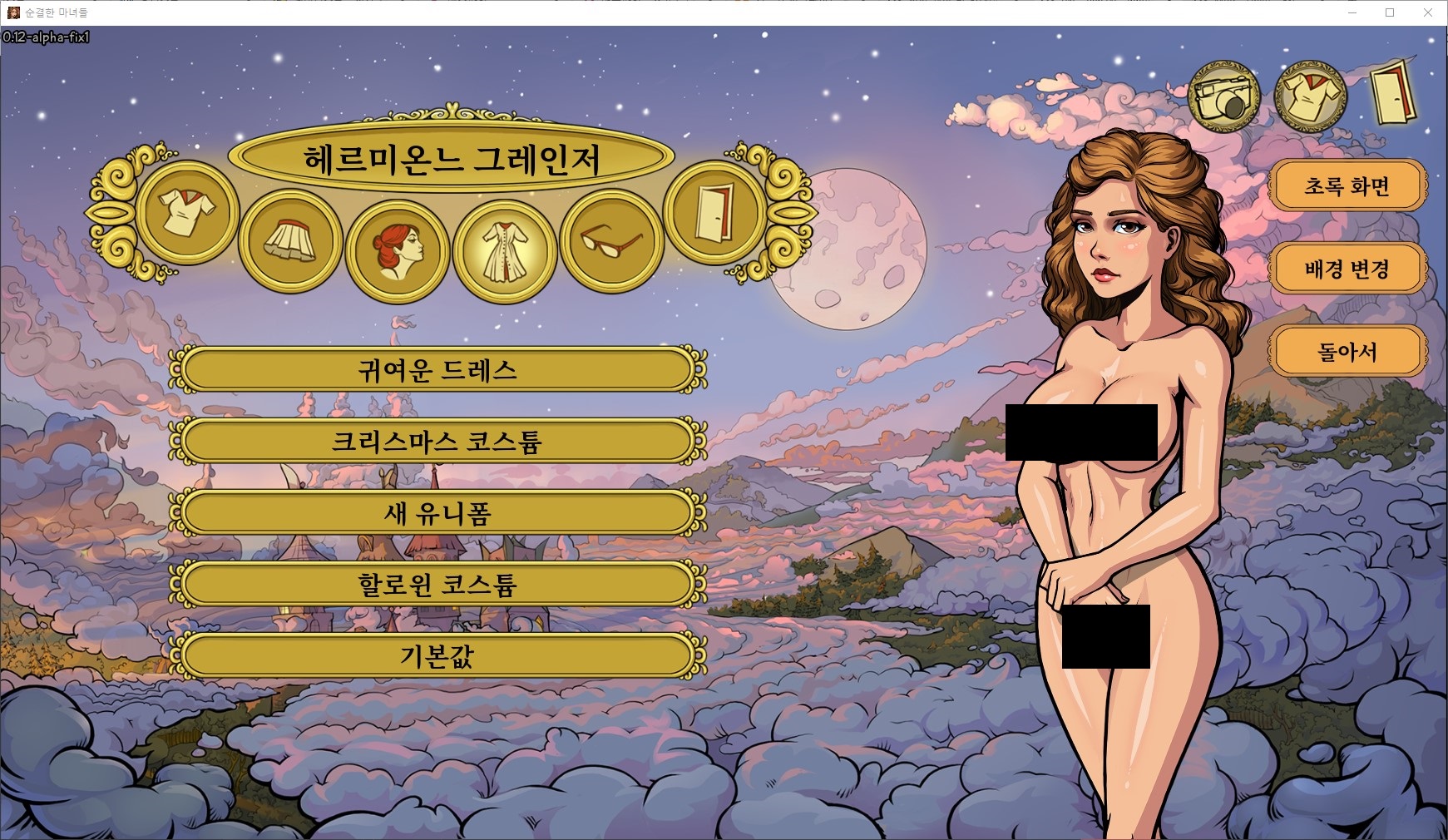The width and height of the screenshot is (1448, 840).
Task: Click the door icon in the wardrobe bar
Action: (x=714, y=212)
